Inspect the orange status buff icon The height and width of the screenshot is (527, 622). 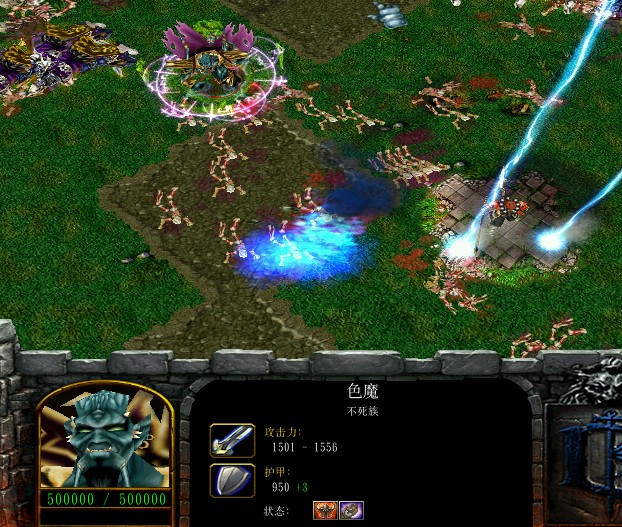pyautogui.click(x=326, y=510)
